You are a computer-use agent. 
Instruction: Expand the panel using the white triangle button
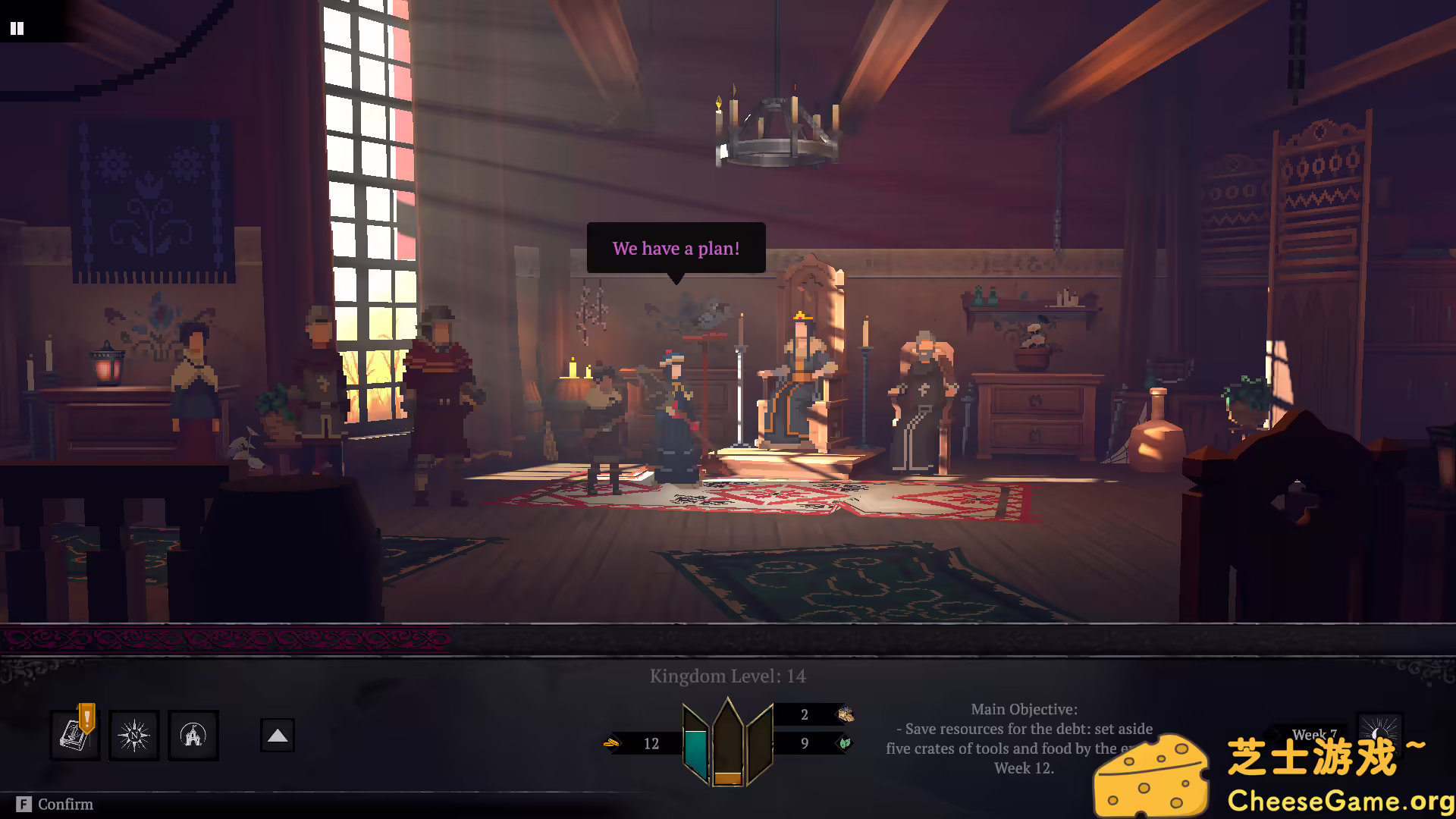(277, 734)
